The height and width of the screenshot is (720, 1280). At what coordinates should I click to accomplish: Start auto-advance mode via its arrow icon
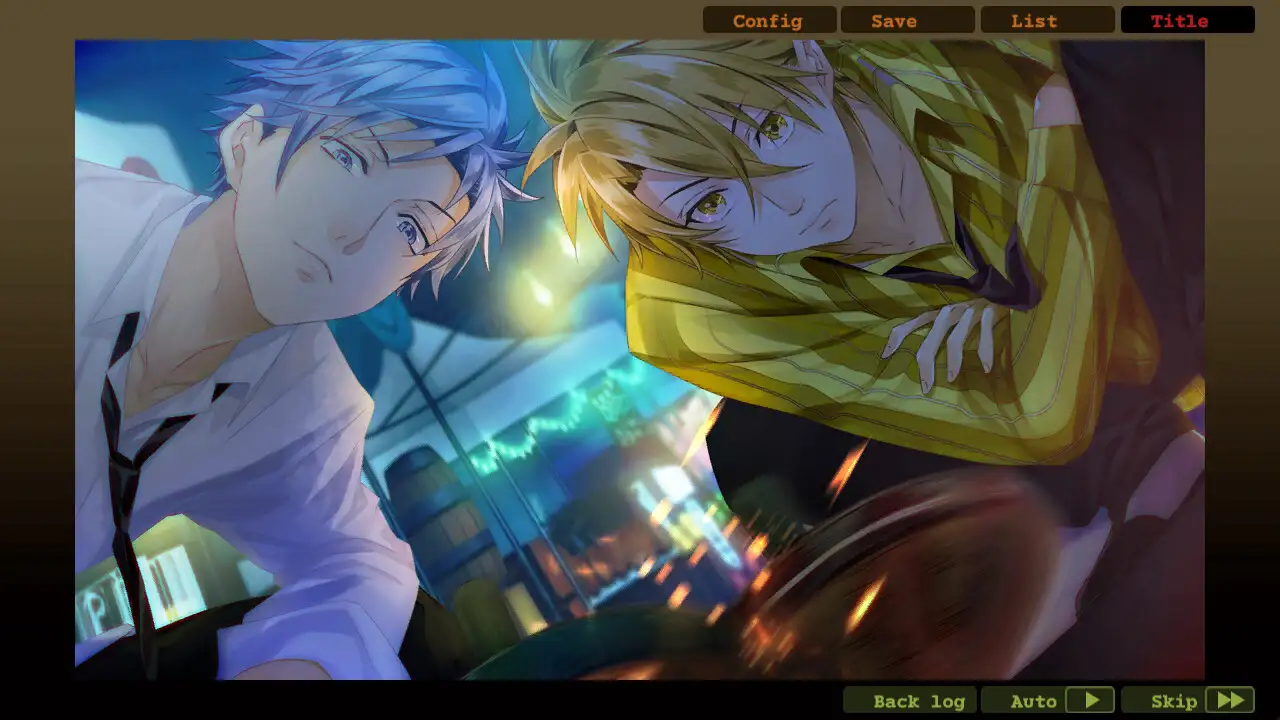click(1092, 700)
